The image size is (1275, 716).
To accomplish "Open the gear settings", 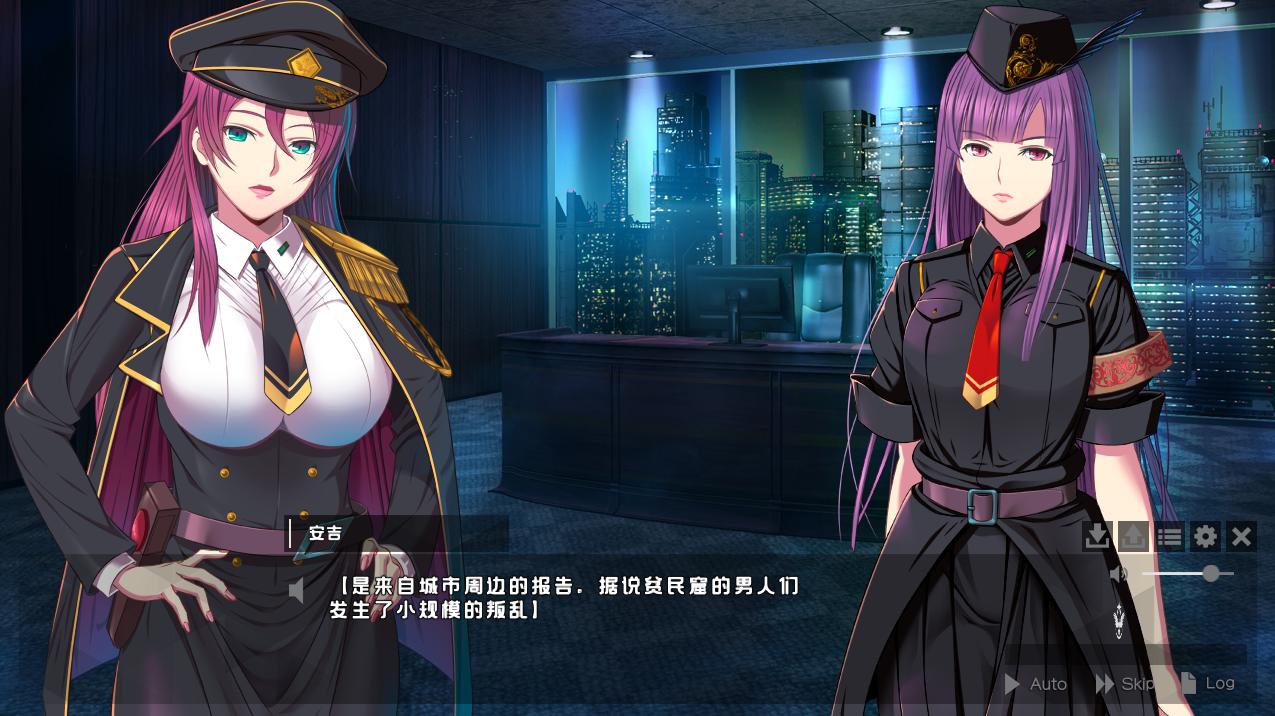I will point(1205,537).
